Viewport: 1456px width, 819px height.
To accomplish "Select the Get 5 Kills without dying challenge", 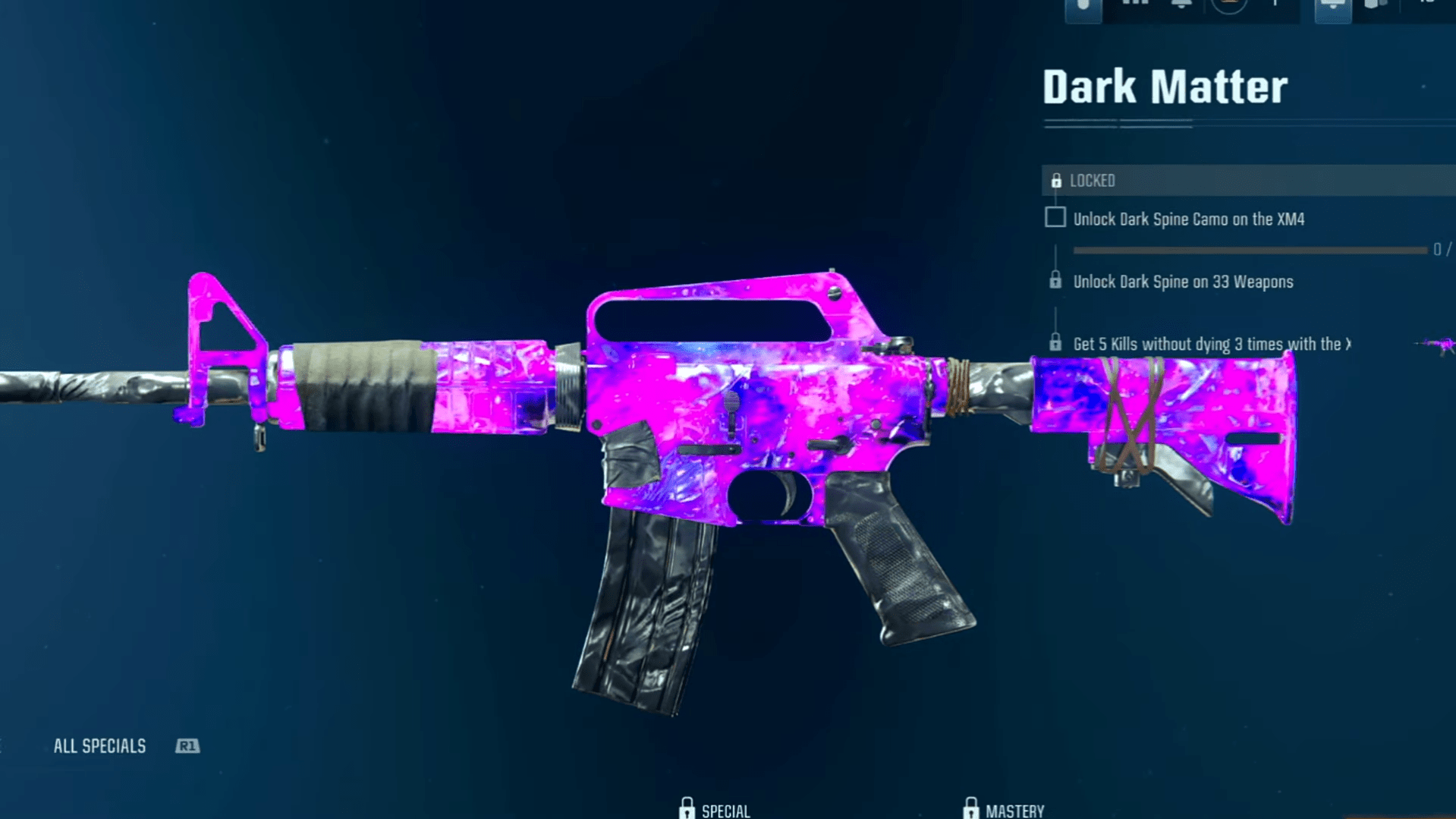I will [x=1210, y=344].
